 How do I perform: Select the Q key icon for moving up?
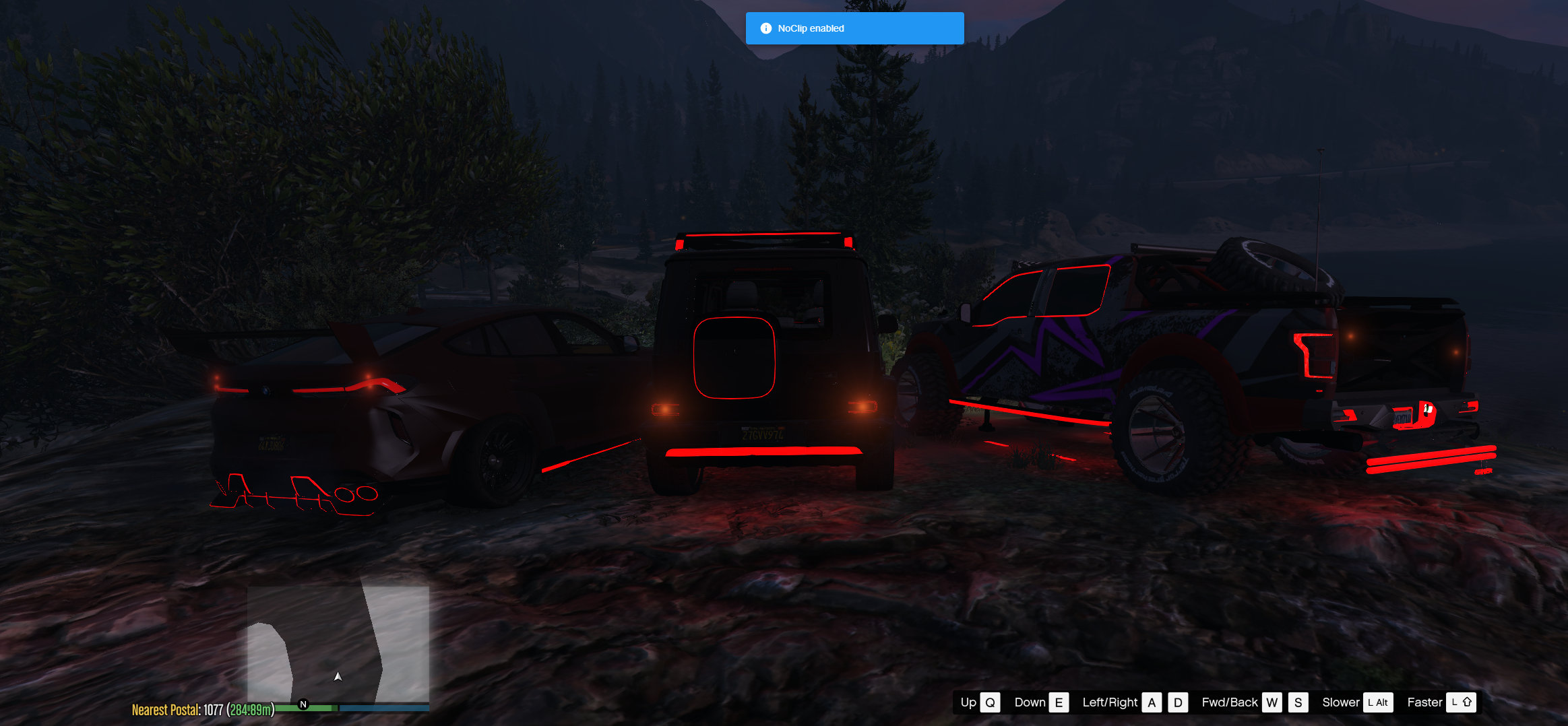tap(991, 702)
